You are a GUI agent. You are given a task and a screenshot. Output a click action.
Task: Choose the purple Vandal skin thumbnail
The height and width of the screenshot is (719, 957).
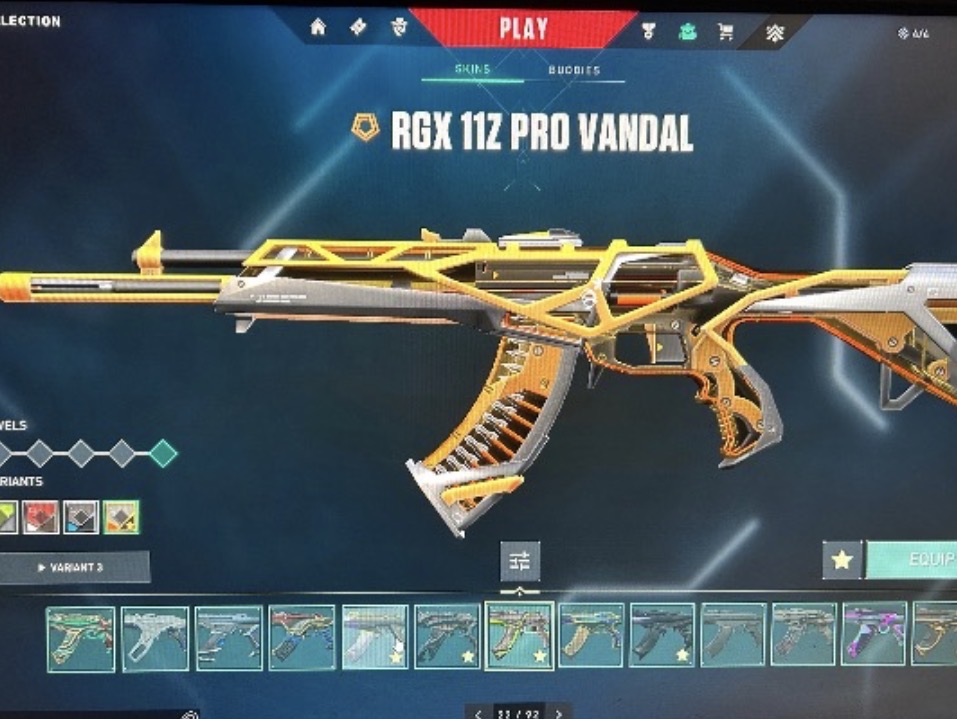pyautogui.click(x=874, y=633)
